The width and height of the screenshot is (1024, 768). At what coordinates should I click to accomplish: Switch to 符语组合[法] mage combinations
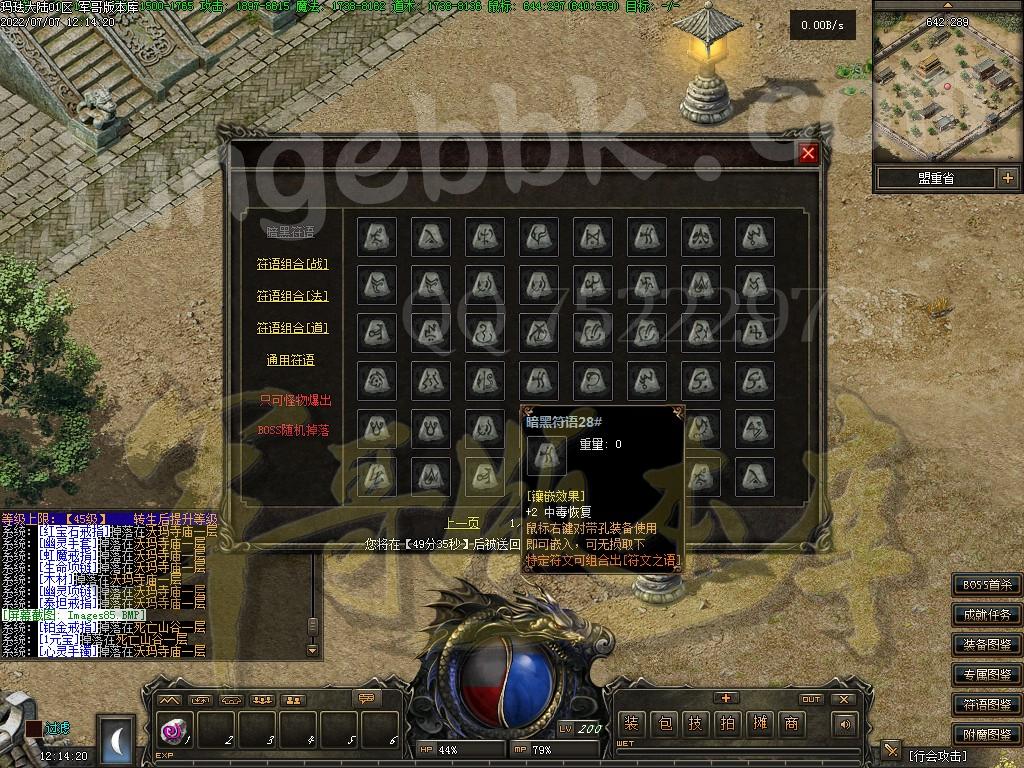292,296
